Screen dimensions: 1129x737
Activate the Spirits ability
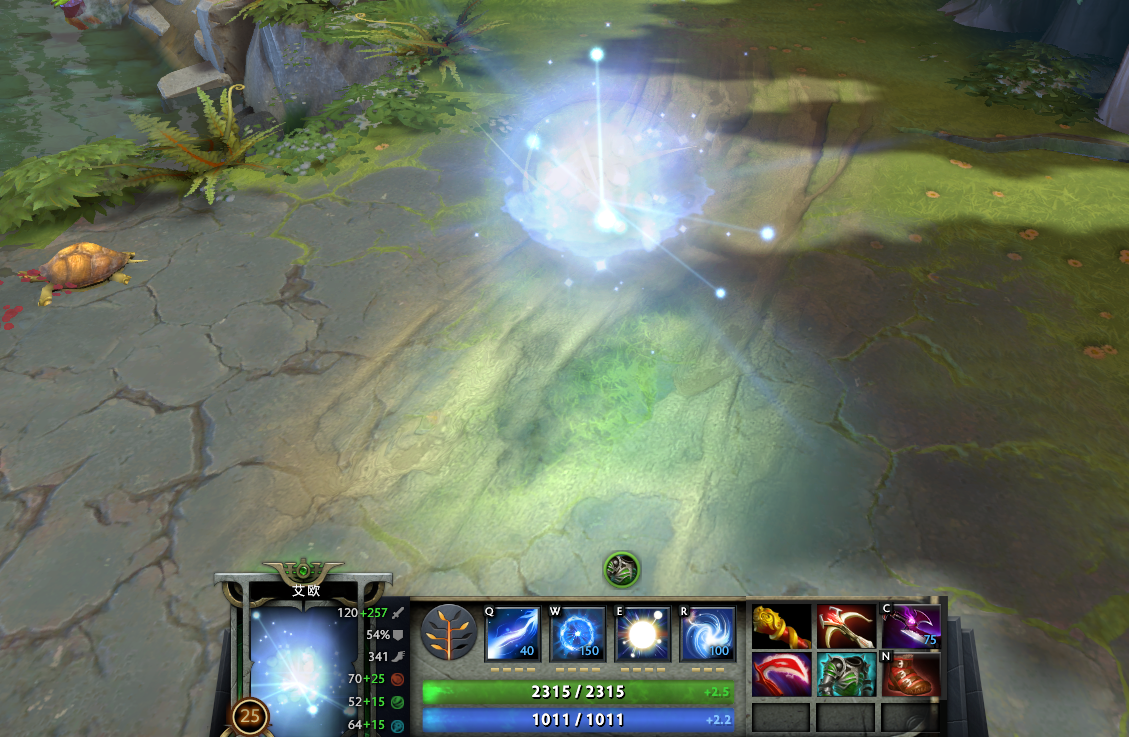click(x=578, y=634)
